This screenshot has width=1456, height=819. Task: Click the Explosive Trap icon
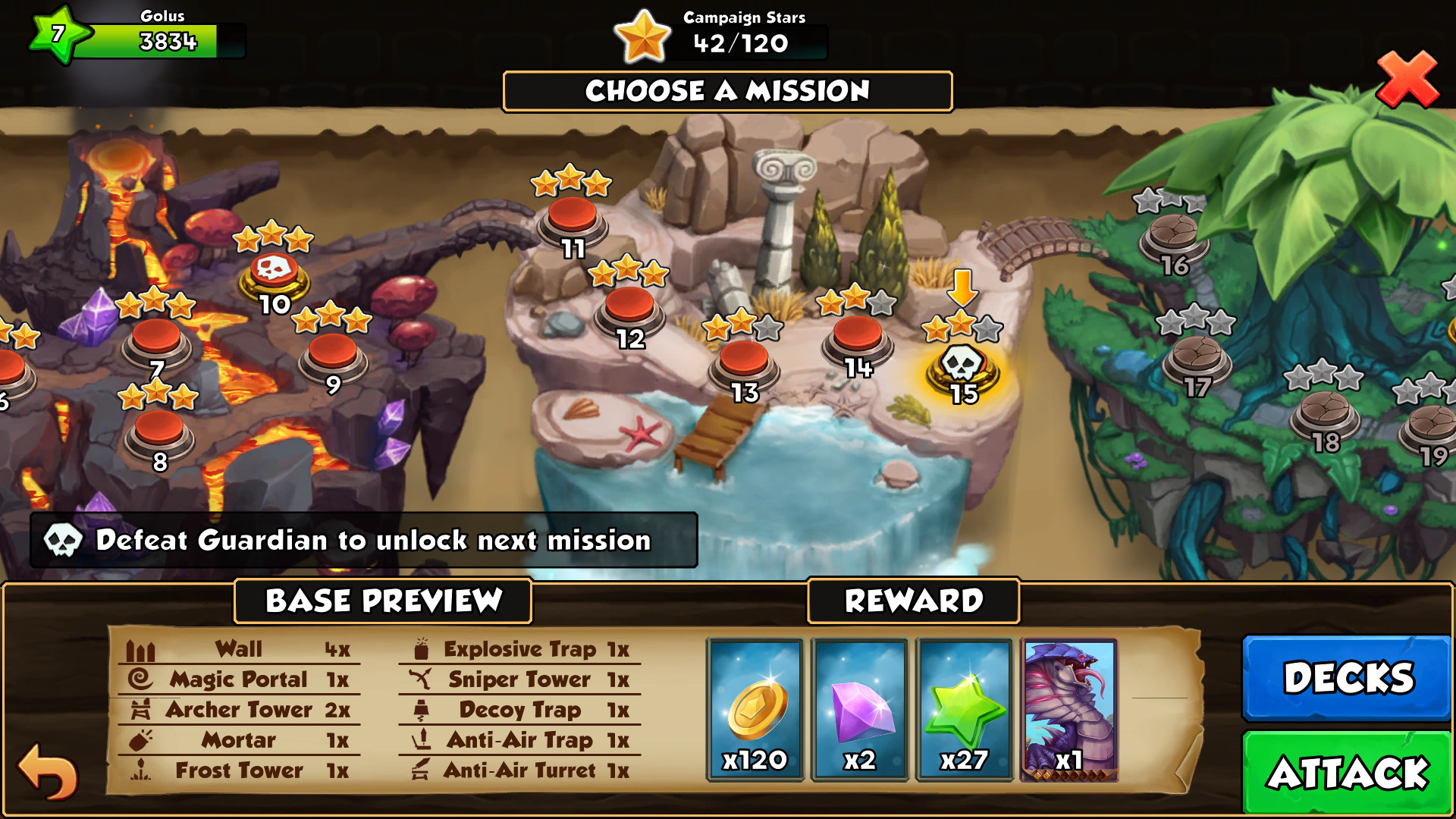pyautogui.click(x=421, y=649)
